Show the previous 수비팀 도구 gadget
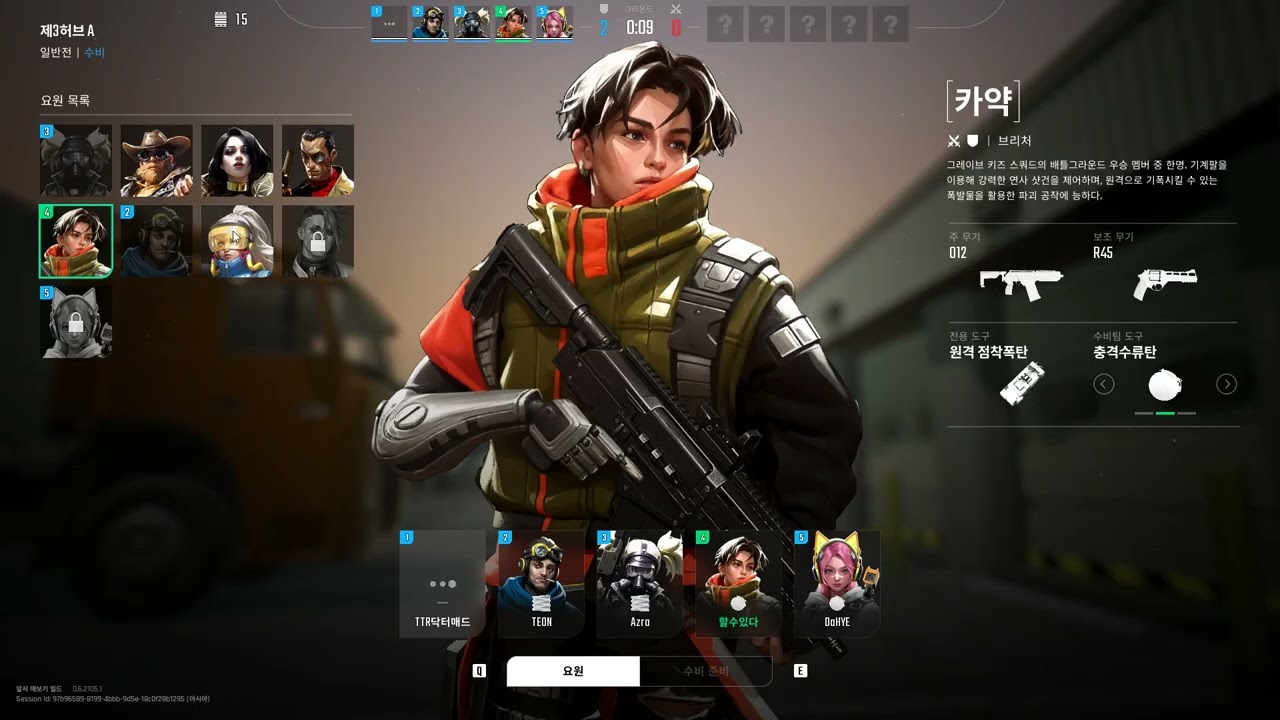1280x720 pixels. point(1104,384)
